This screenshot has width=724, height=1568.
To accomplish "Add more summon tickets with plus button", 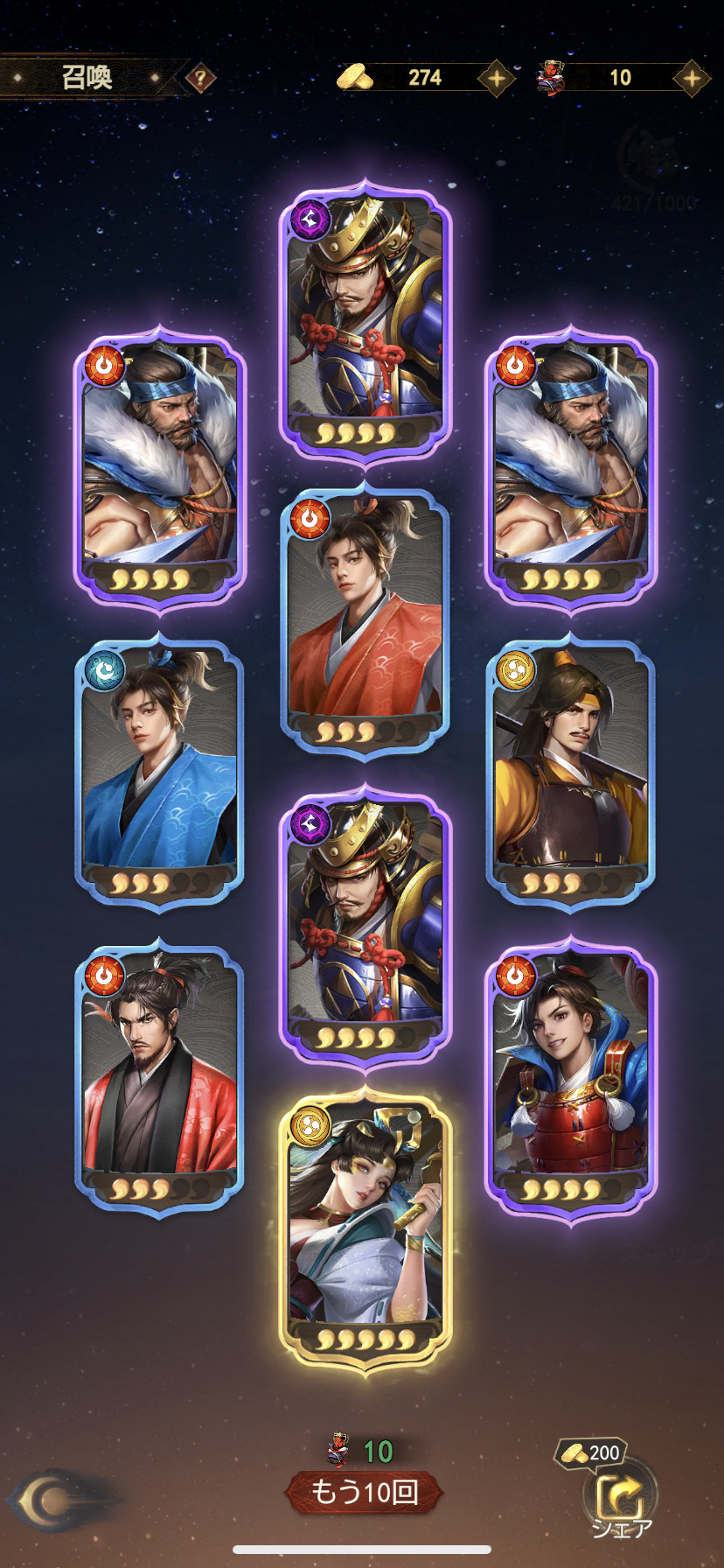I will pyautogui.click(x=692, y=79).
